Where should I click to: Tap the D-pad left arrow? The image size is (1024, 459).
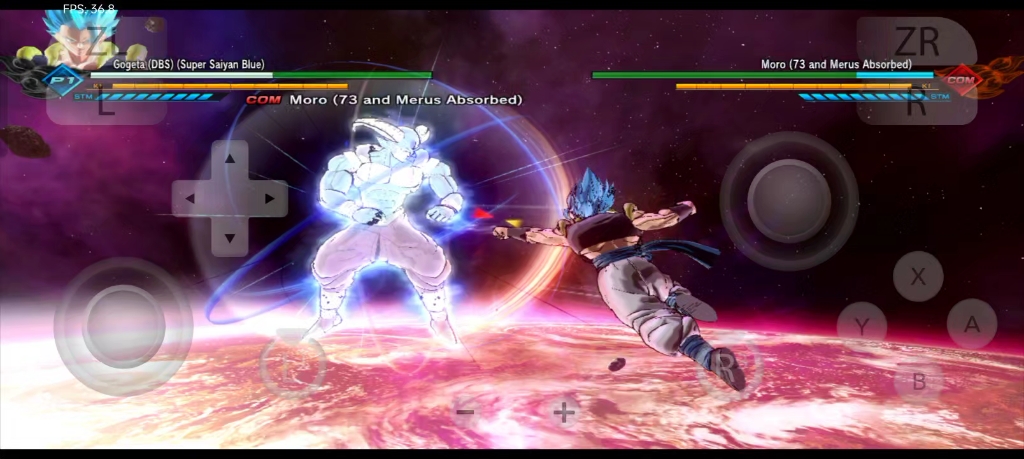(191, 198)
